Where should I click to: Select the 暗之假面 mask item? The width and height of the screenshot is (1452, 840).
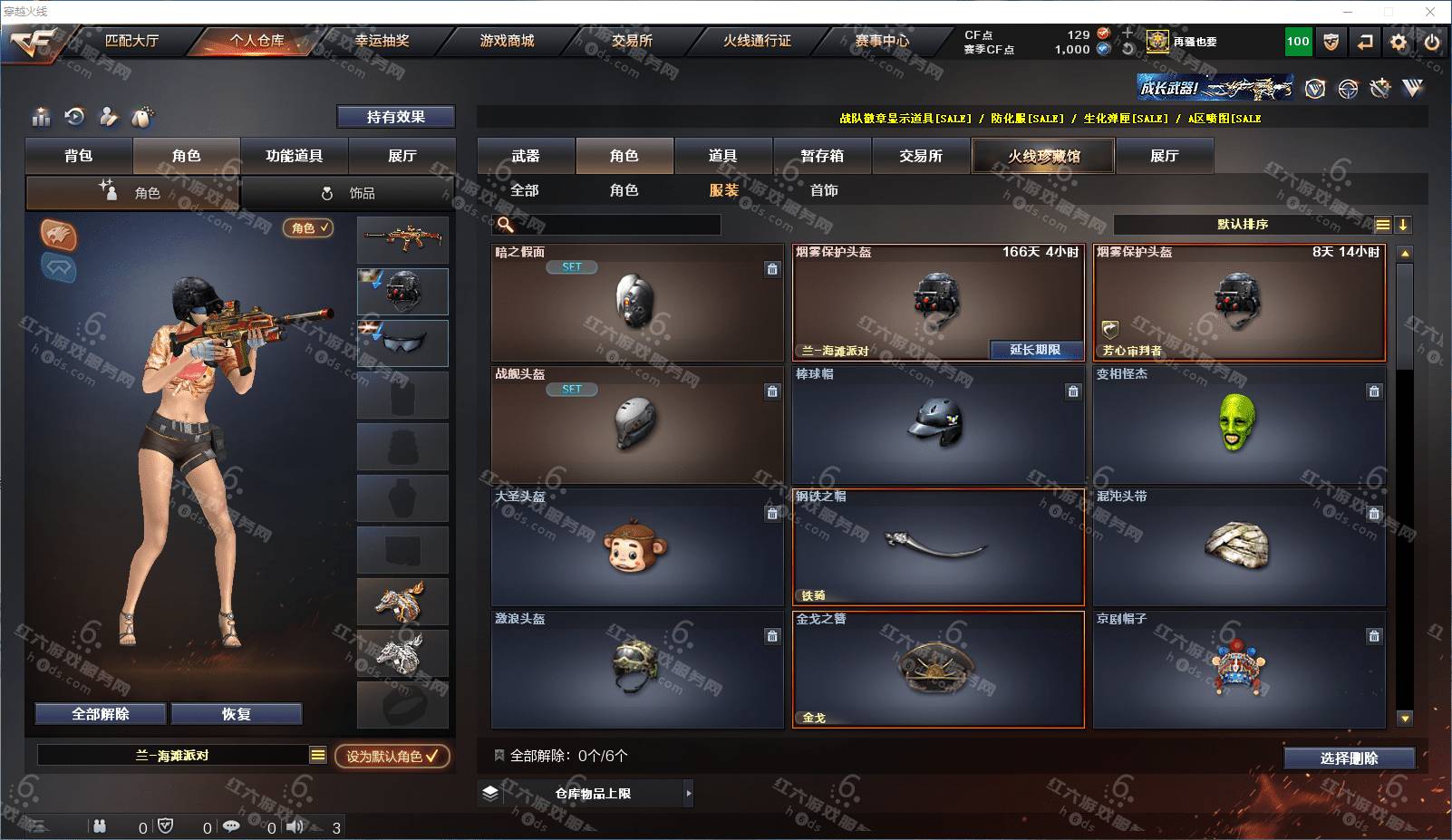636,304
